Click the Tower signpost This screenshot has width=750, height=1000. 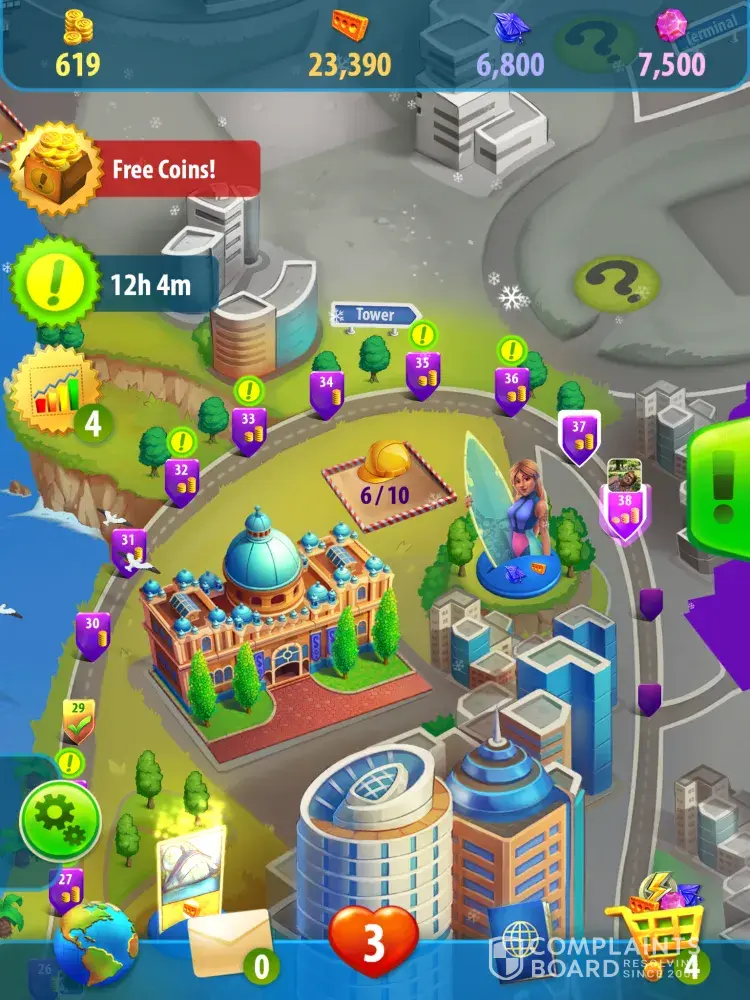(x=375, y=314)
